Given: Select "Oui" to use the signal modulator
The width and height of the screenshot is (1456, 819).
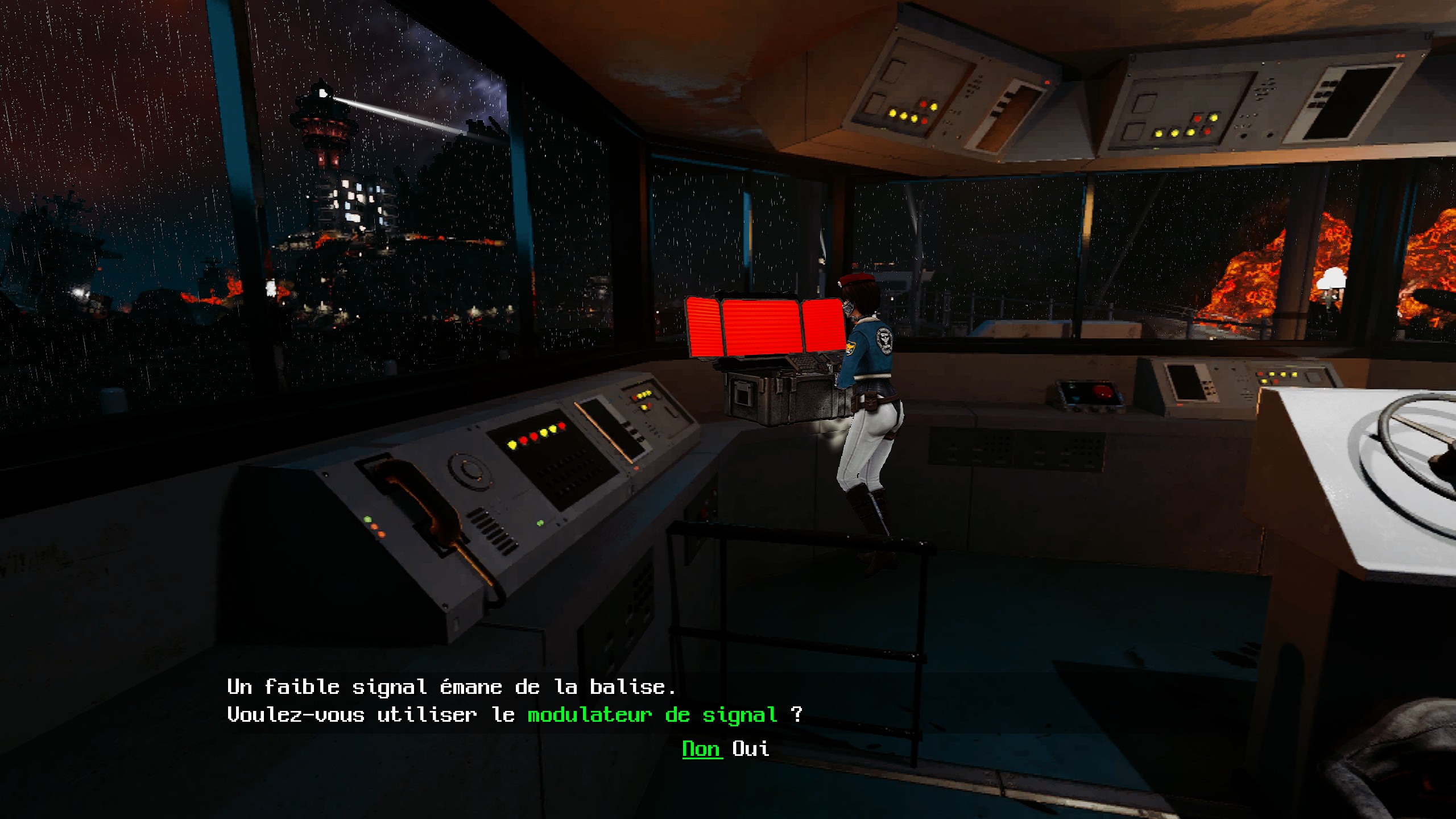Looking at the screenshot, I should click(x=751, y=748).
